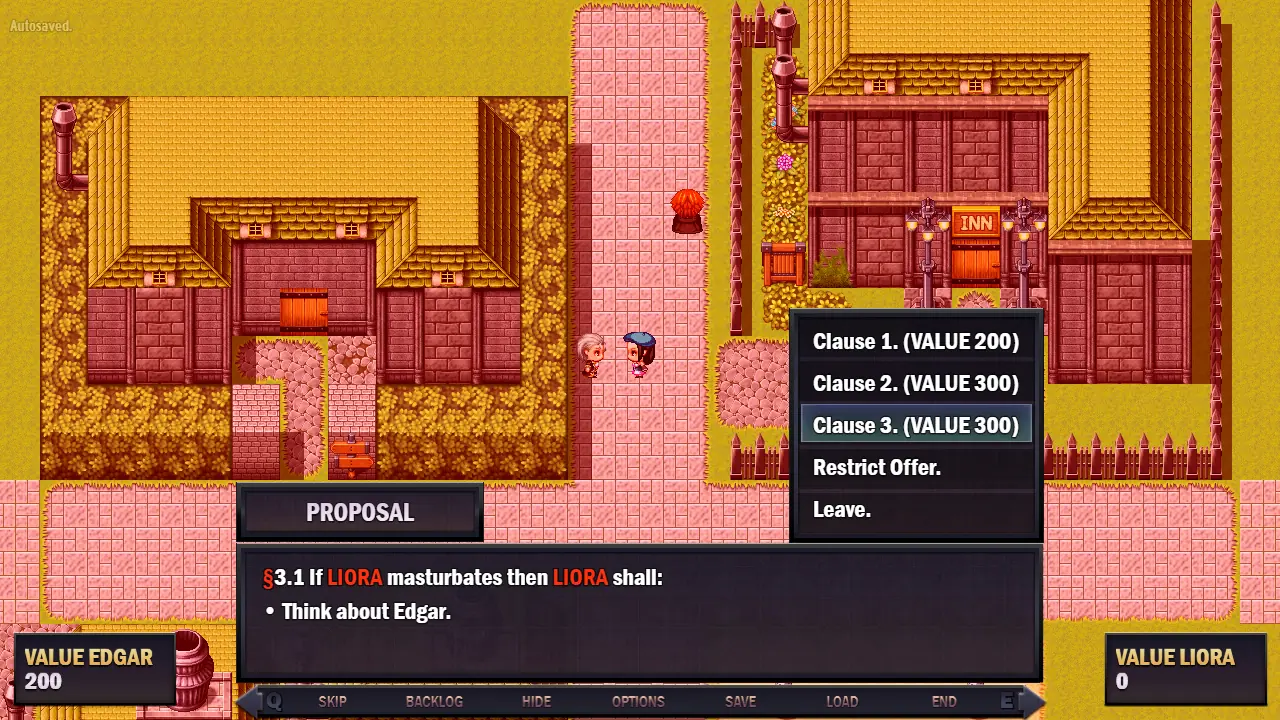This screenshot has width=1280, height=720.
Task: Click END on the dialogue bar
Action: tap(944, 702)
